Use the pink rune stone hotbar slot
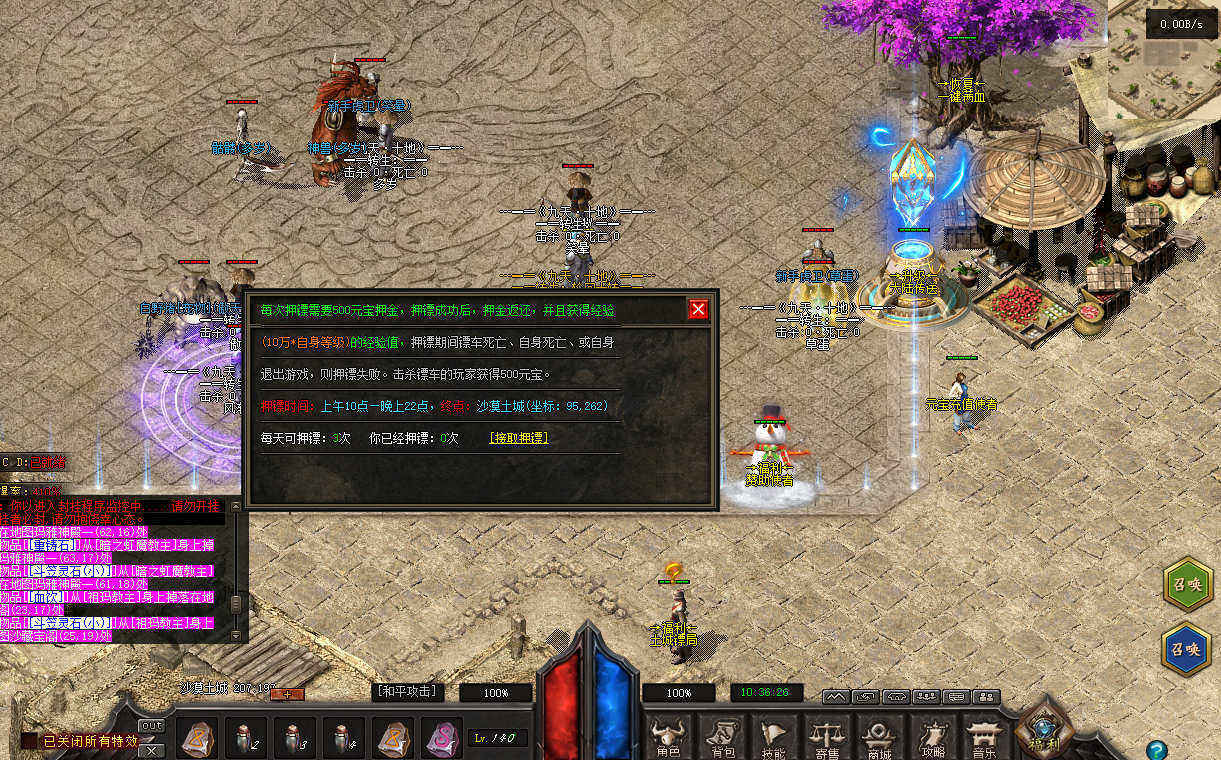Viewport: 1221px width, 760px height. (441, 739)
